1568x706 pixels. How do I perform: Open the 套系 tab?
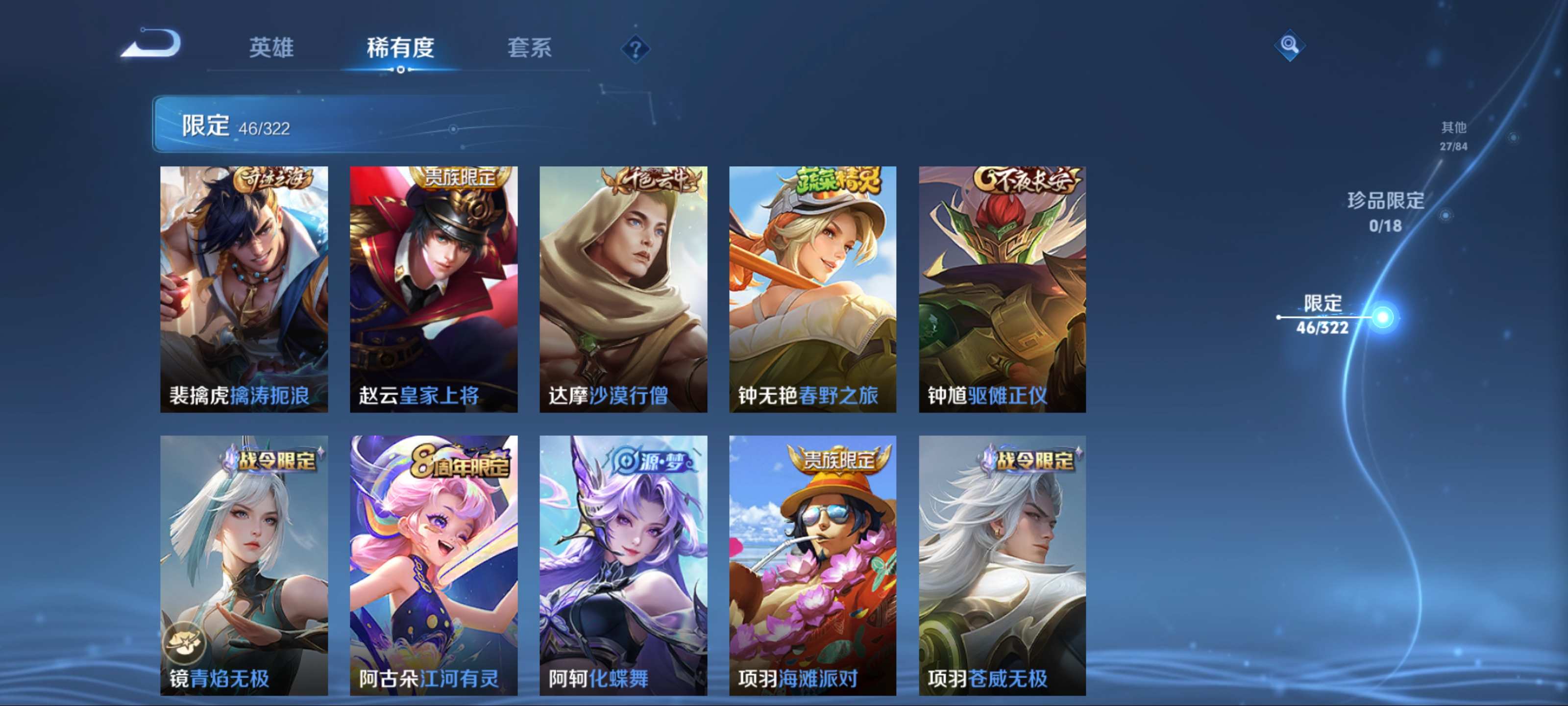click(529, 48)
